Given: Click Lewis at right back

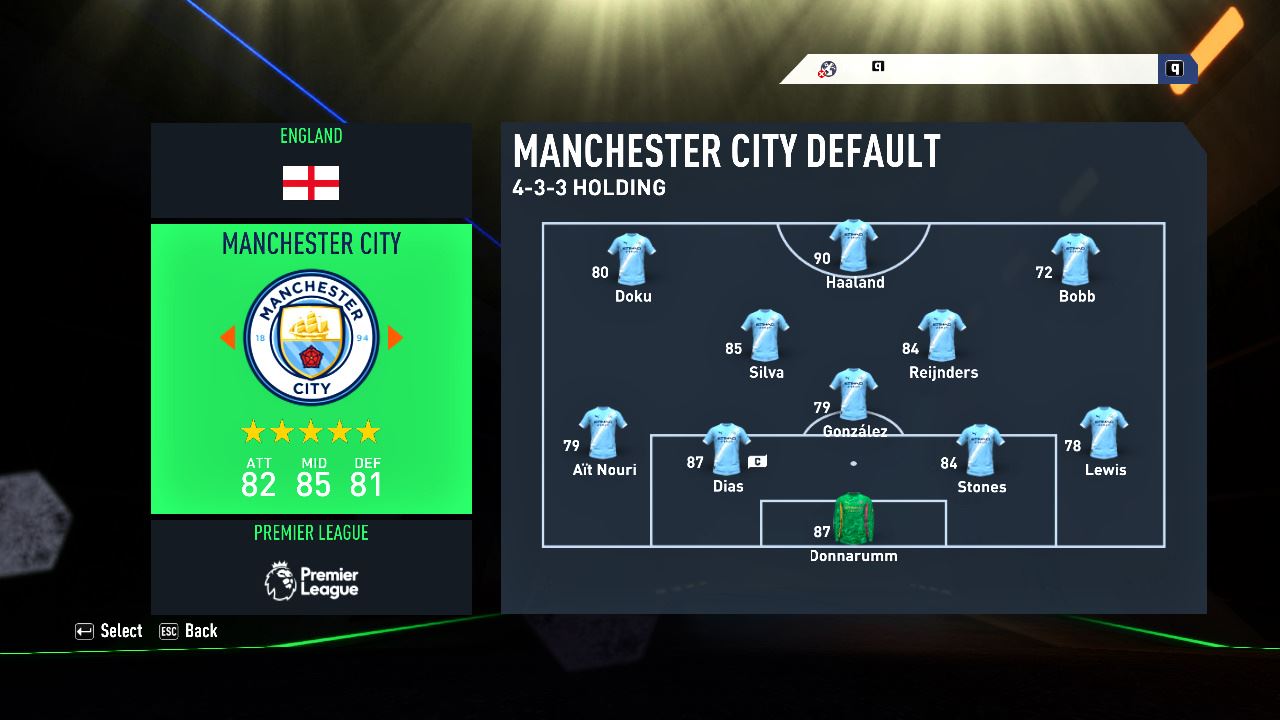Looking at the screenshot, I should pyautogui.click(x=1104, y=433).
